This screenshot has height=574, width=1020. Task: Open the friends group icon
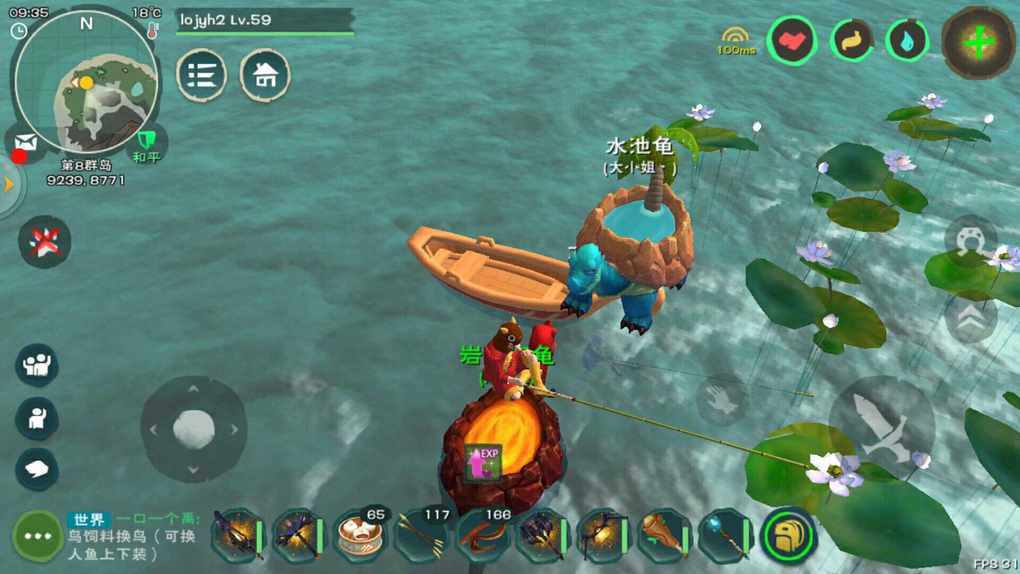tap(37, 365)
